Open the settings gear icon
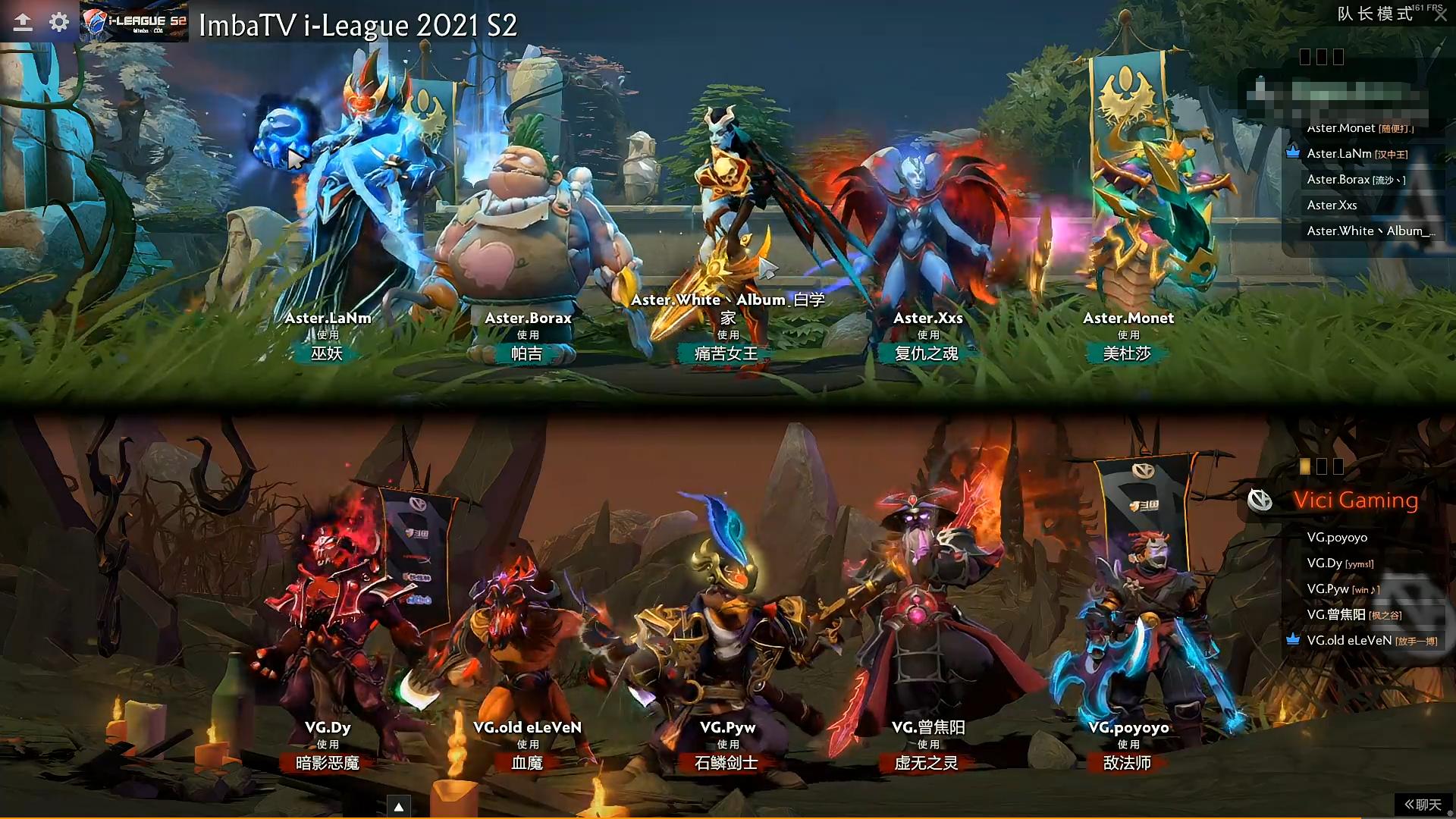Image resolution: width=1456 pixels, height=819 pixels. [59, 22]
